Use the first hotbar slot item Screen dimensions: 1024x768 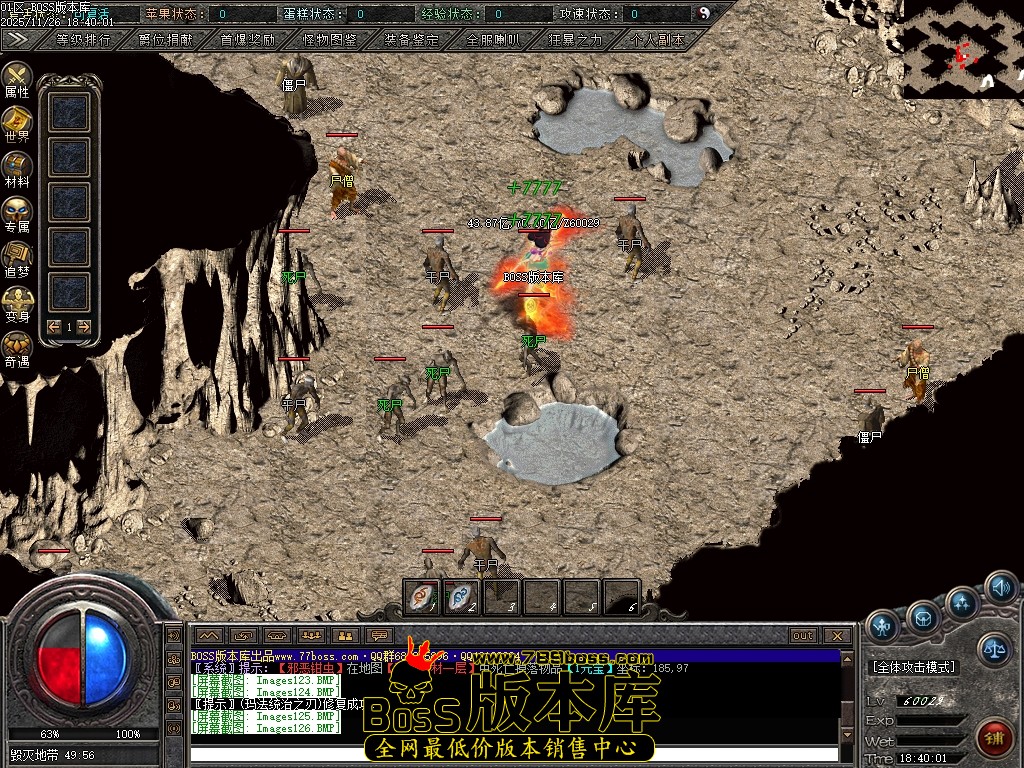(x=421, y=597)
